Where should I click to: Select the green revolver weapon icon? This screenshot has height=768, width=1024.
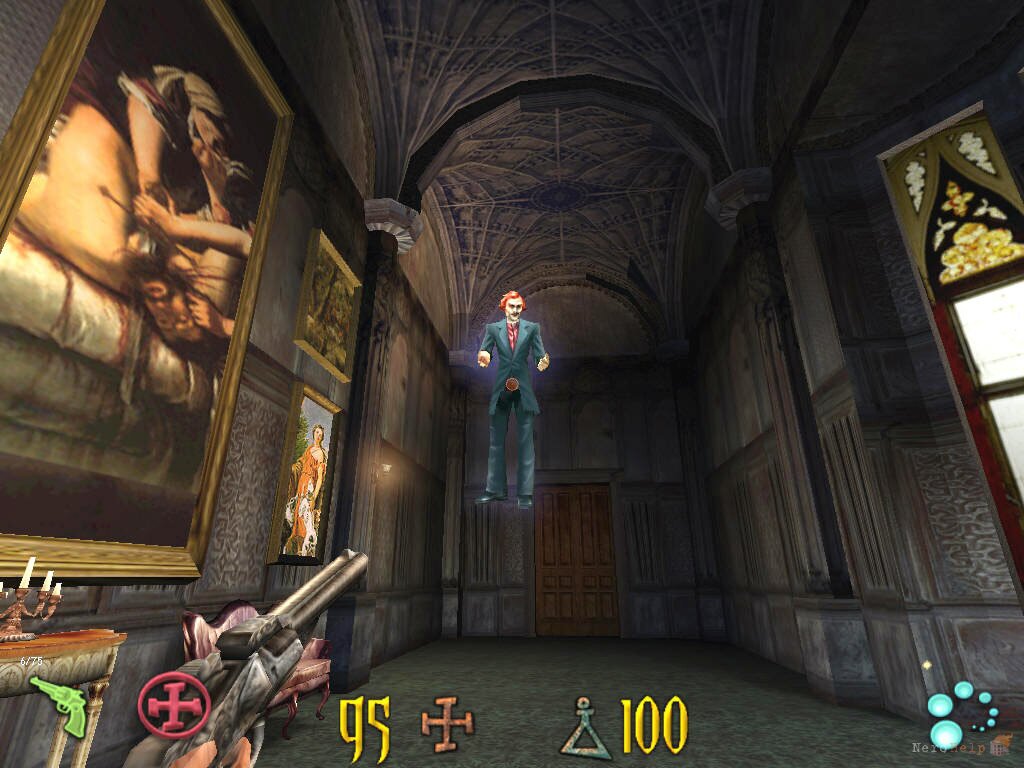pos(59,704)
